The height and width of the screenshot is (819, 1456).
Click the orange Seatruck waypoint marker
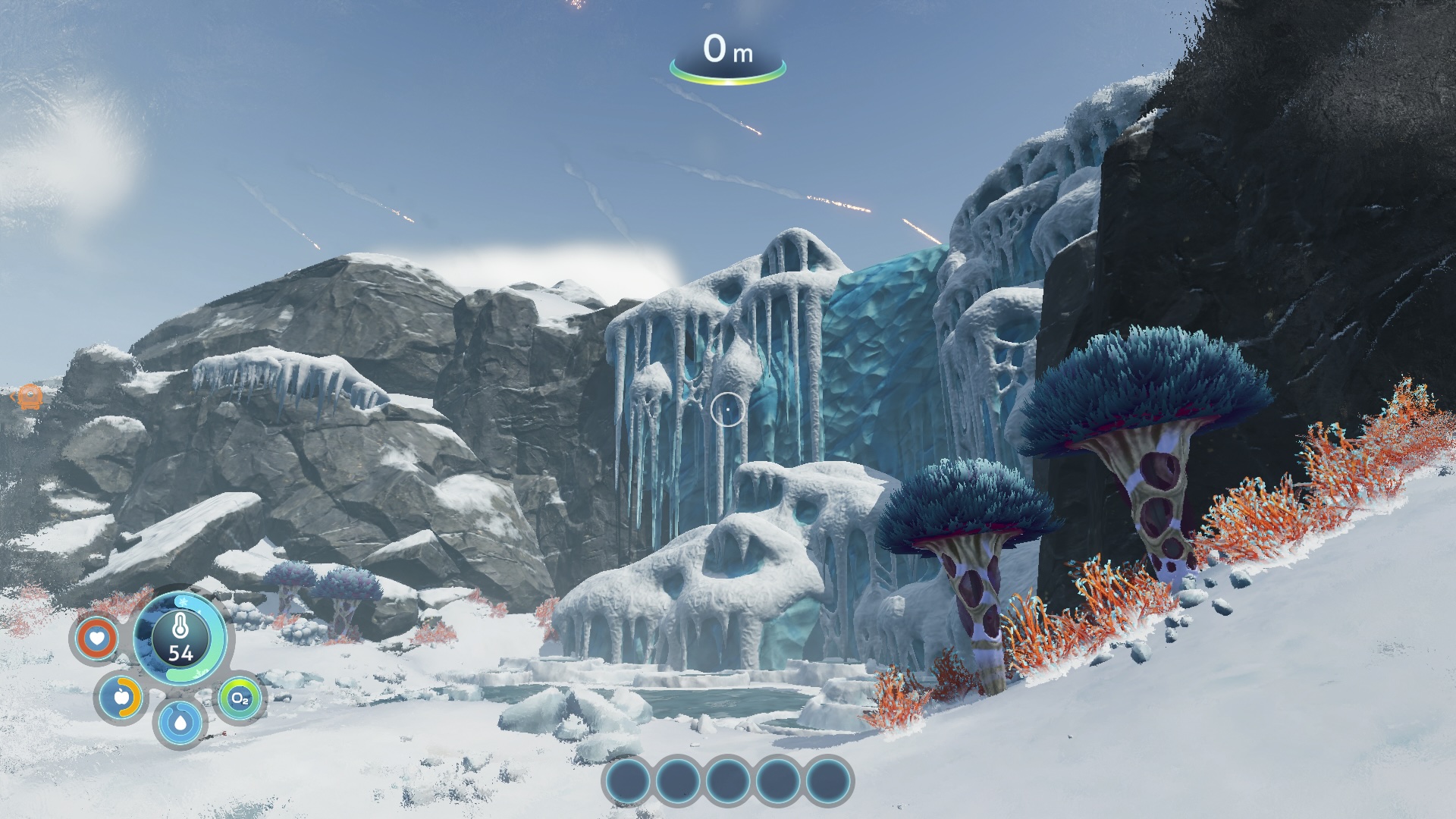[30, 397]
